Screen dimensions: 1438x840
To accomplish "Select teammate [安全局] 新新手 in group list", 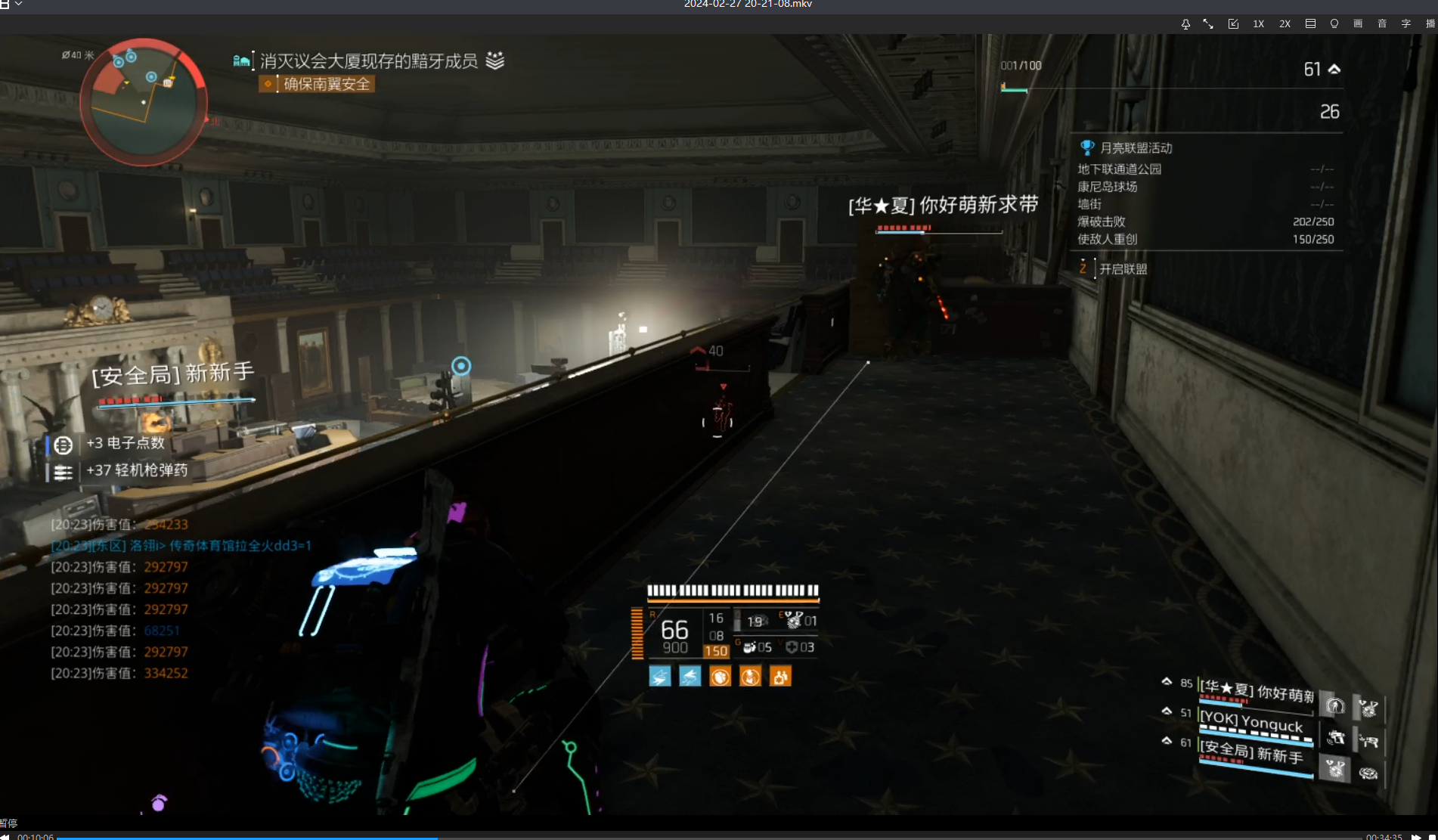I will (x=1251, y=753).
